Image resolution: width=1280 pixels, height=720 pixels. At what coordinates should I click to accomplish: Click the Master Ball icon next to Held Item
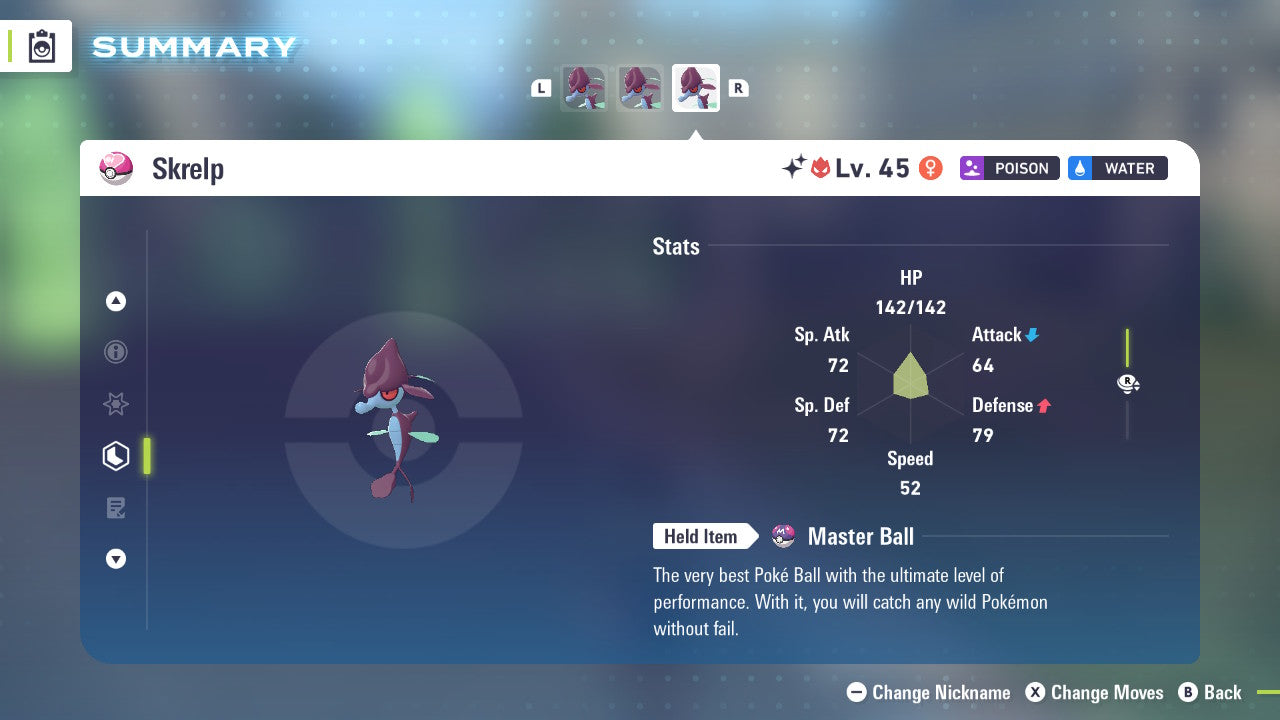(782, 537)
